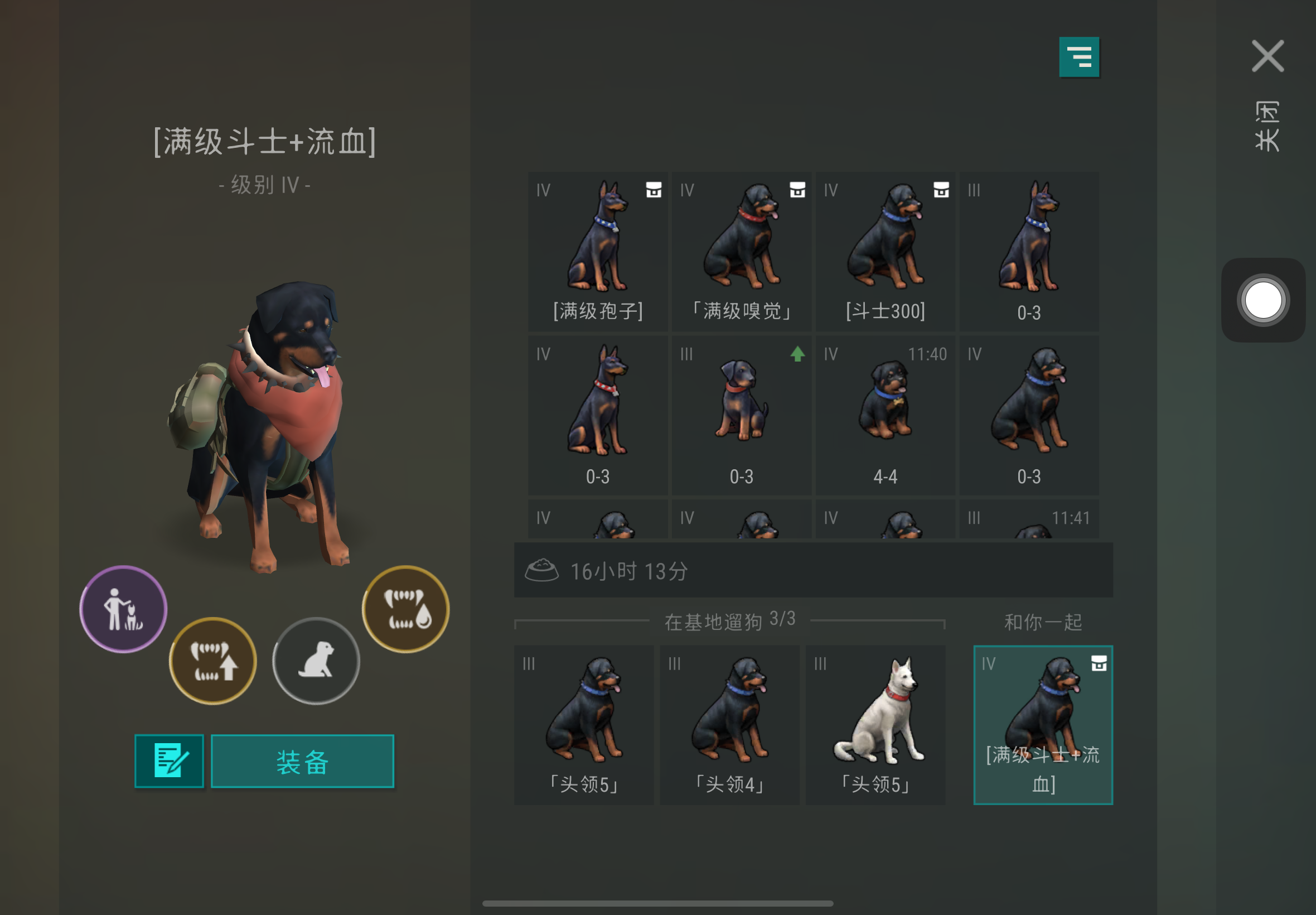Open the vertical 关闭 side tab label
Screen dimensions: 1316x915
pyautogui.click(x=1268, y=126)
